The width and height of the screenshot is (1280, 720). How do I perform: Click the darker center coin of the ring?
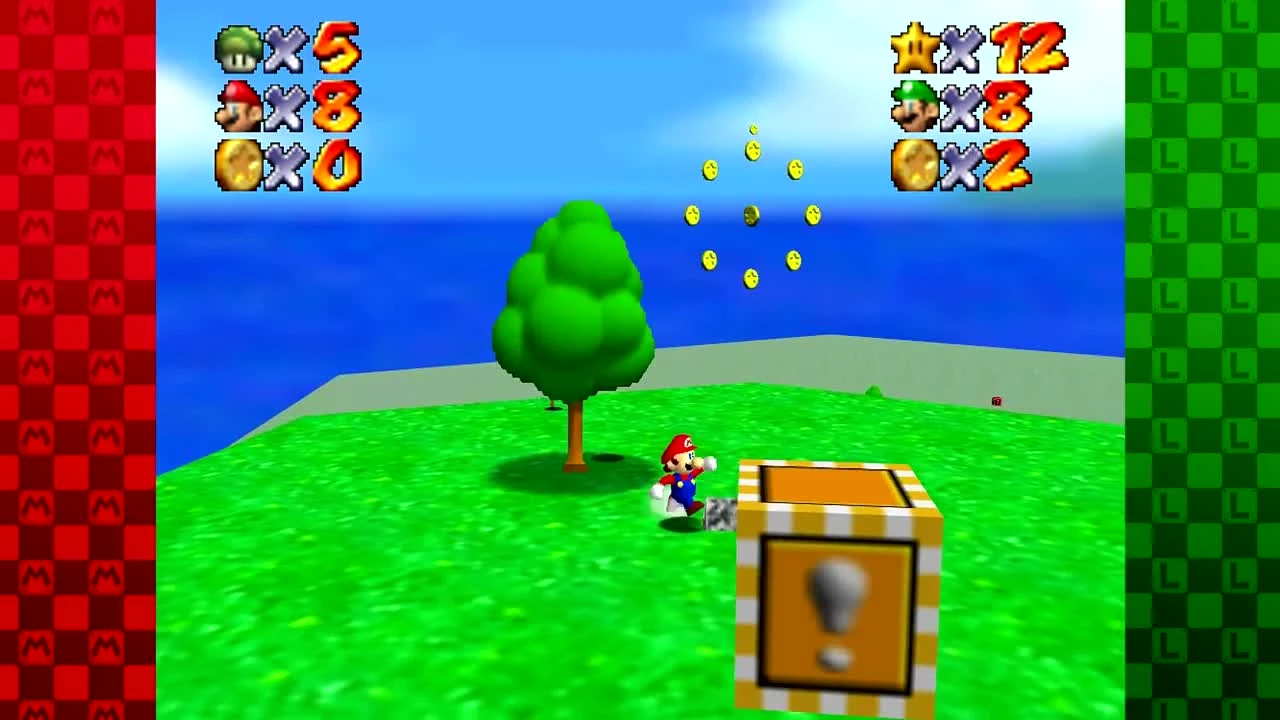pyautogui.click(x=752, y=213)
